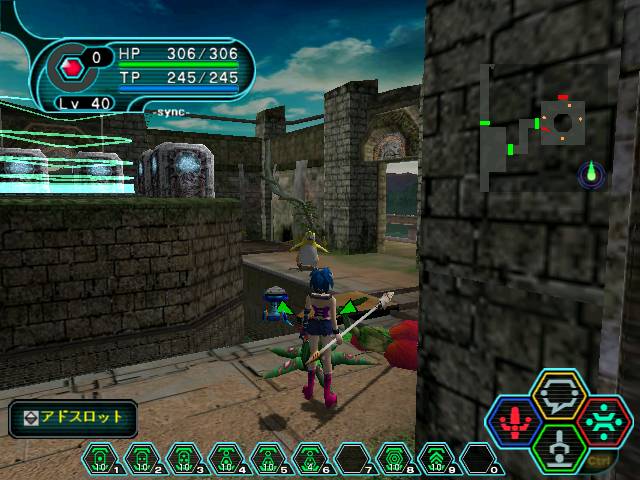Trigger hotbar slot 5

click(x=268, y=460)
